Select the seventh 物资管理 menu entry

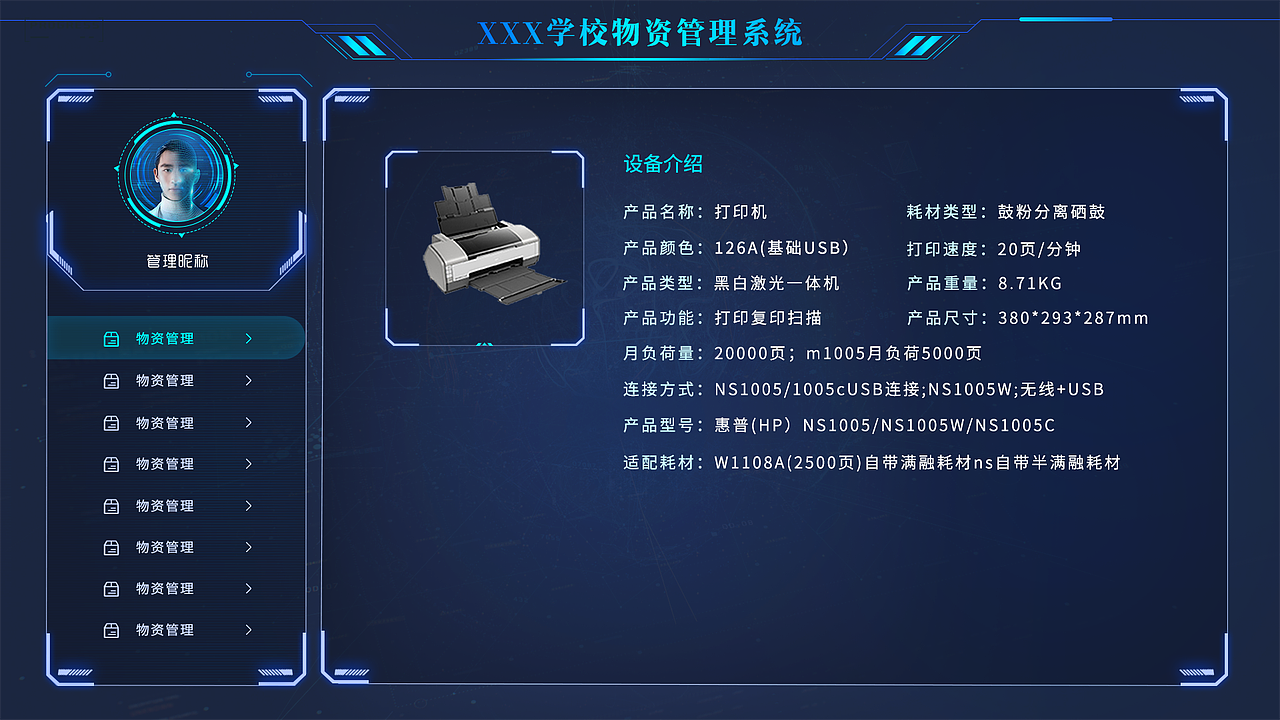[165, 588]
